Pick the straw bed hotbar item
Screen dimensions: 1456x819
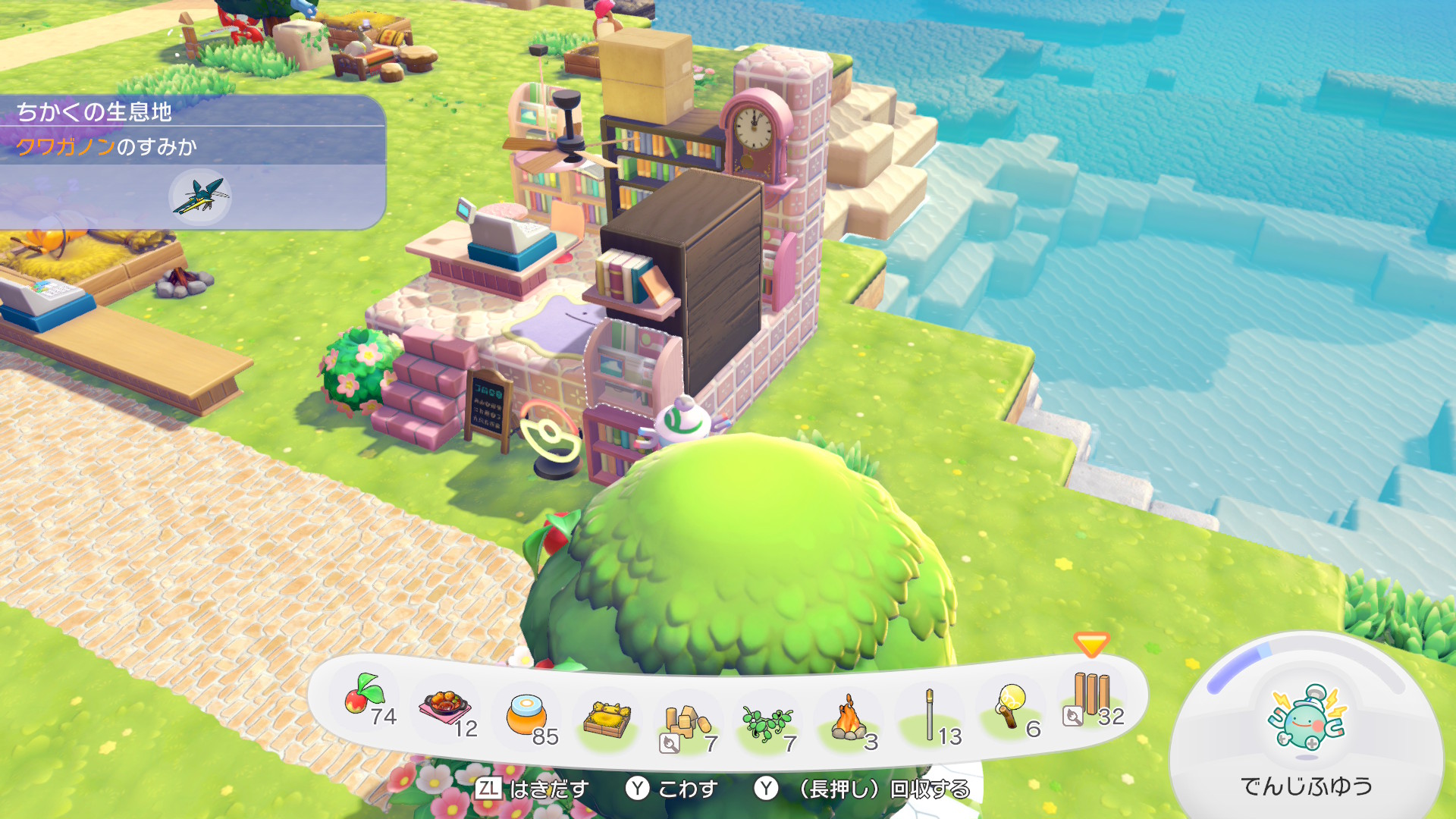[607, 719]
